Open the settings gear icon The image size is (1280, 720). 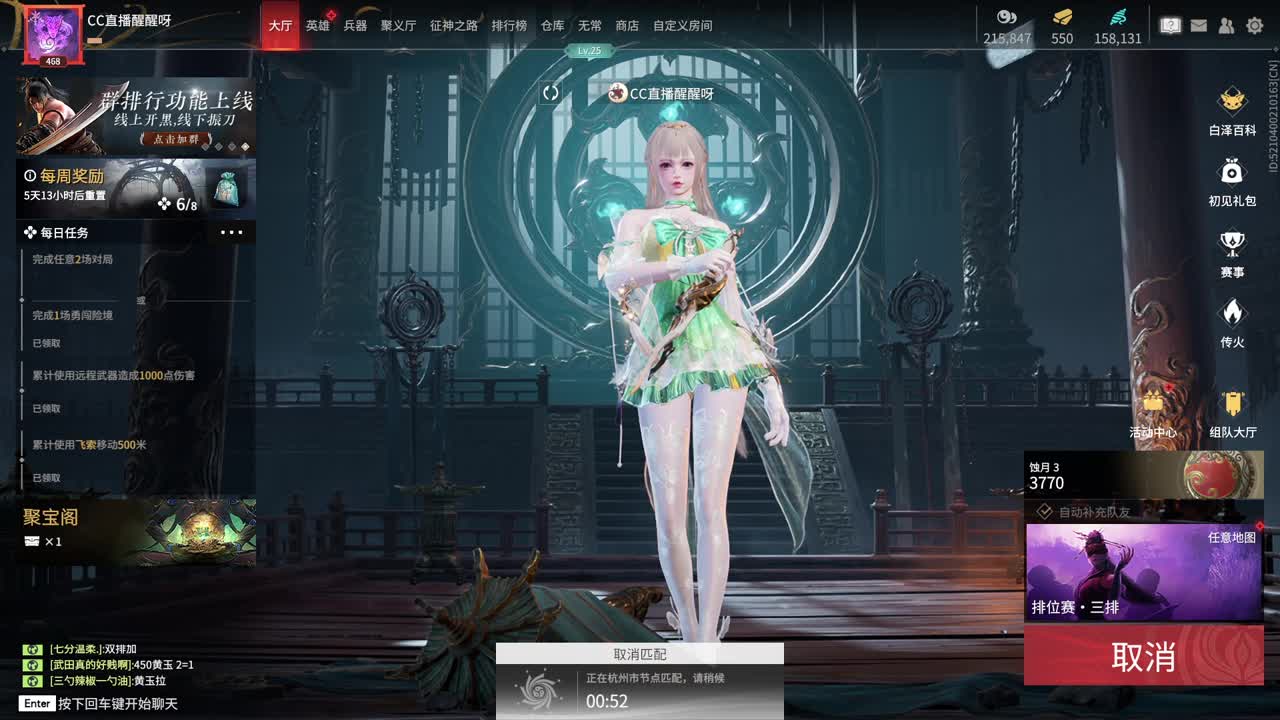[x=1256, y=26]
